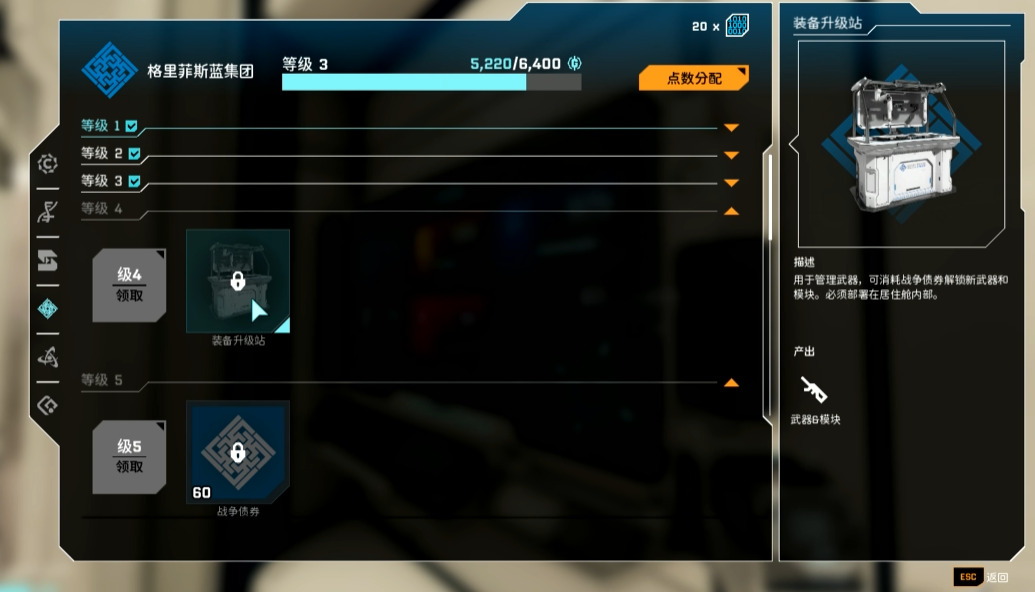Claim the 级5 领取 reward button

pos(129,457)
